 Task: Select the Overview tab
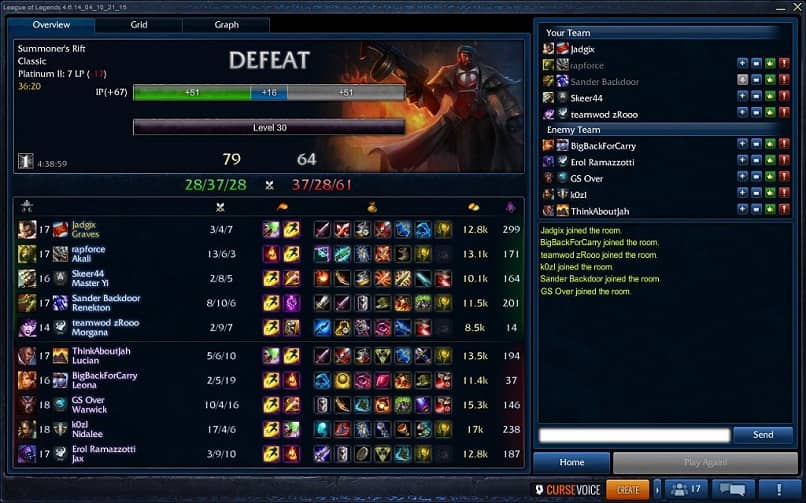click(51, 25)
